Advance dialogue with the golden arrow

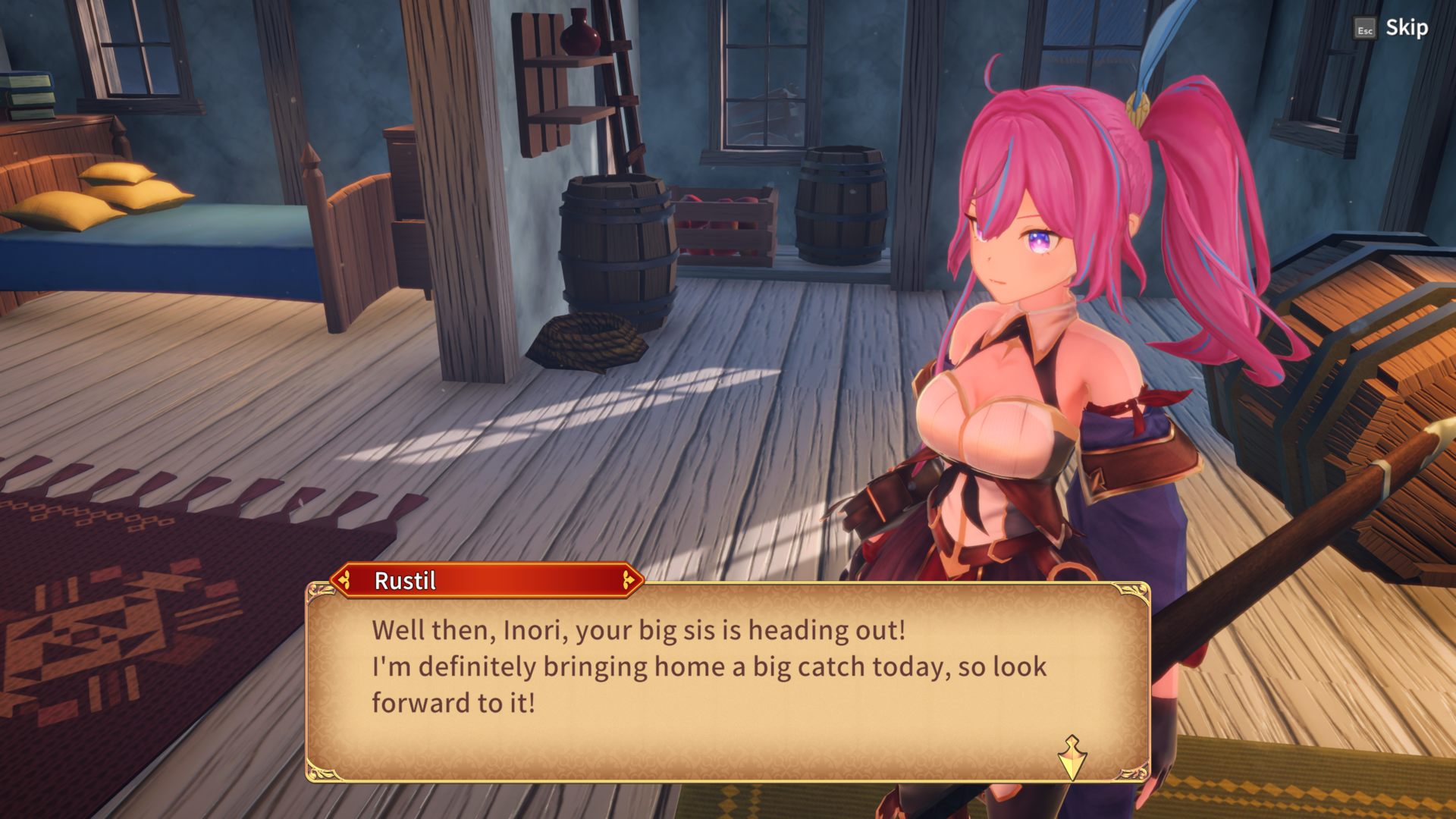[x=1072, y=758]
